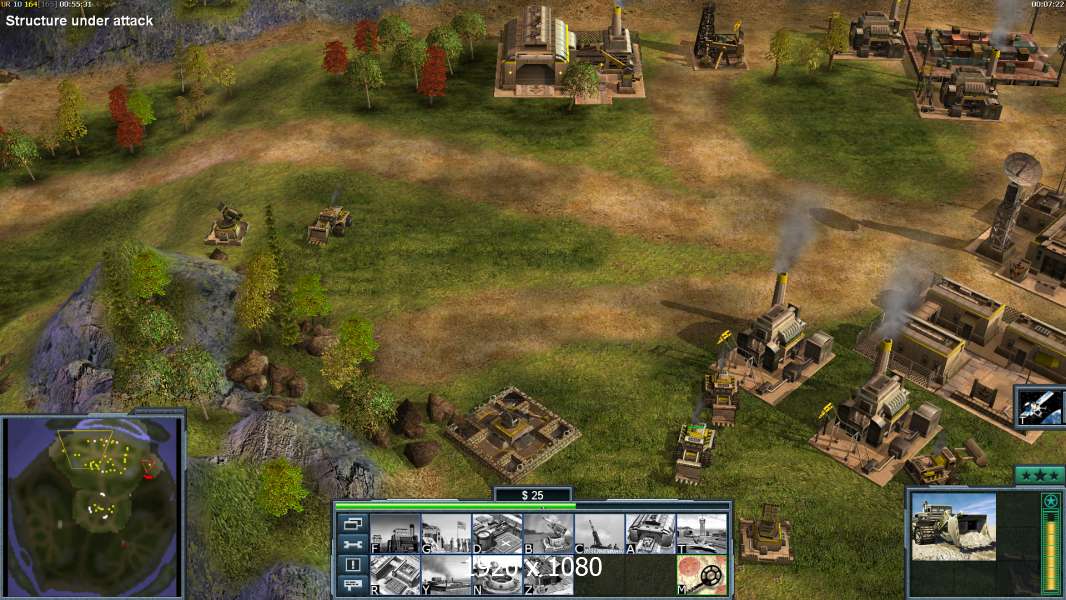1066x600 pixels.
Task: Open the three-star general promotions button
Action: (1039, 475)
